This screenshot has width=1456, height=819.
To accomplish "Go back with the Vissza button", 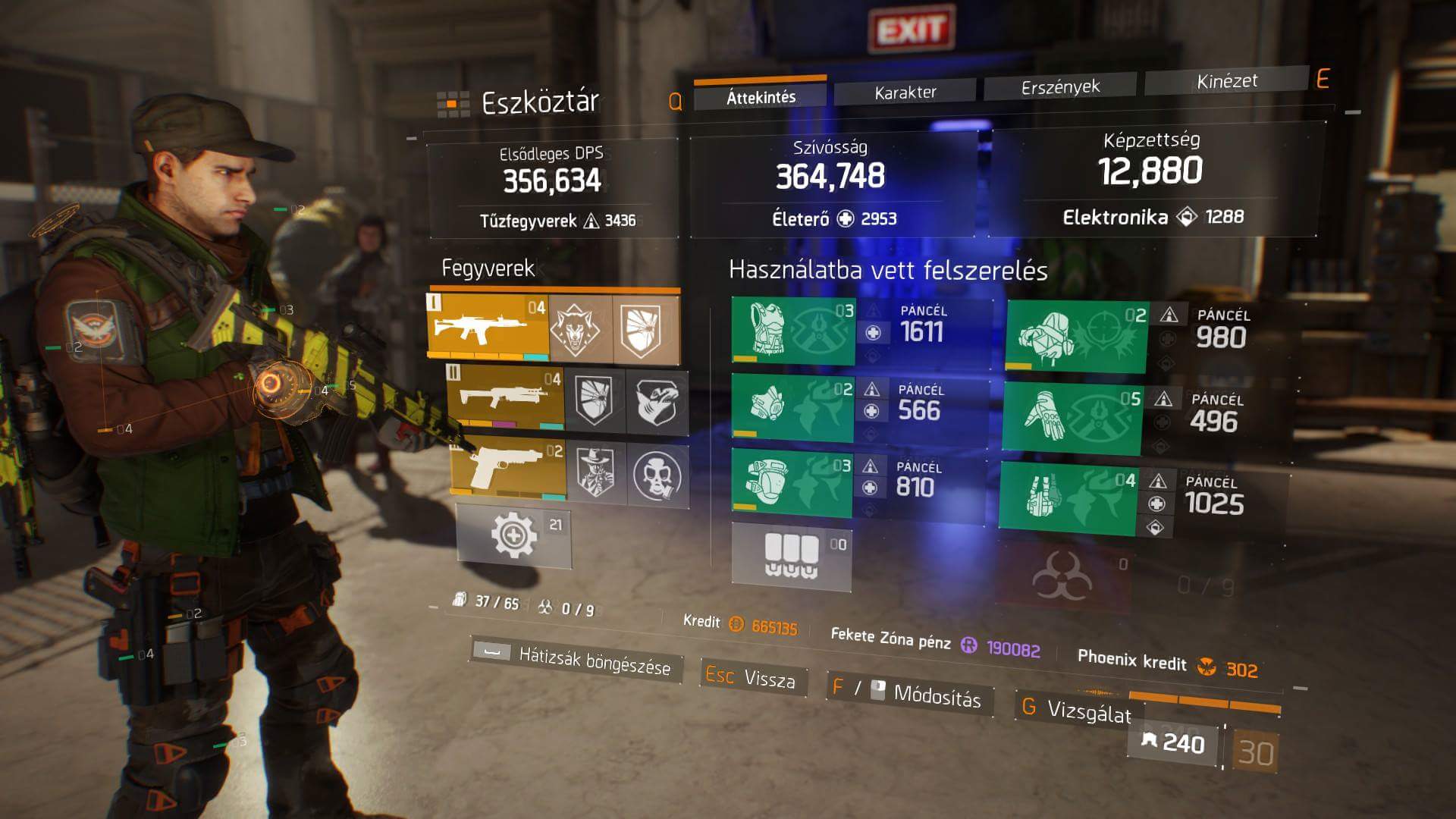I will pyautogui.click(x=753, y=677).
